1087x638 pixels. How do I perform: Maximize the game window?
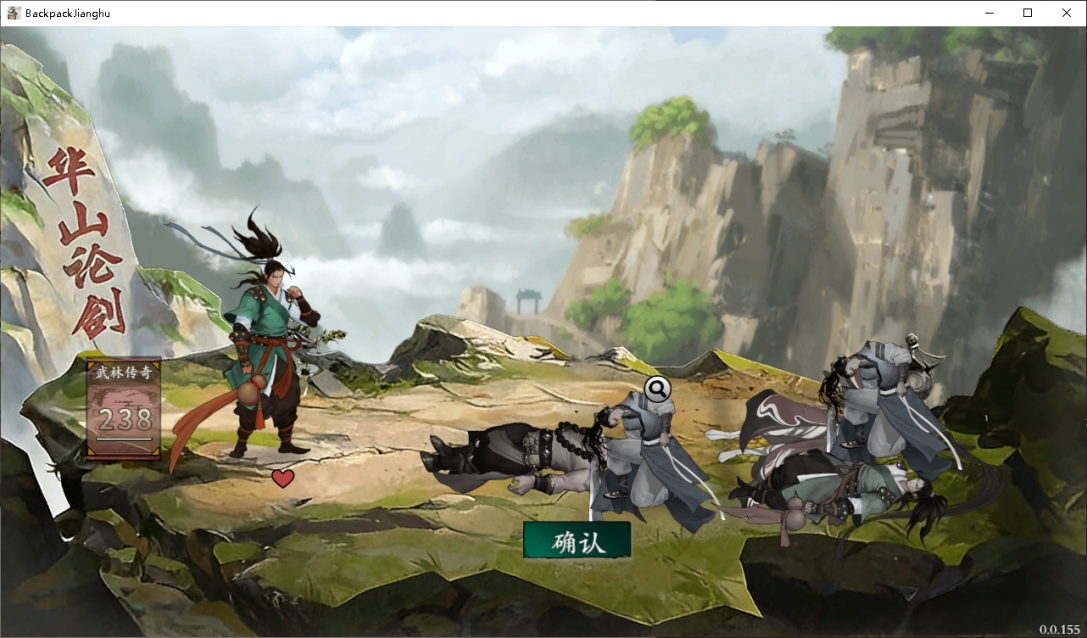1027,13
